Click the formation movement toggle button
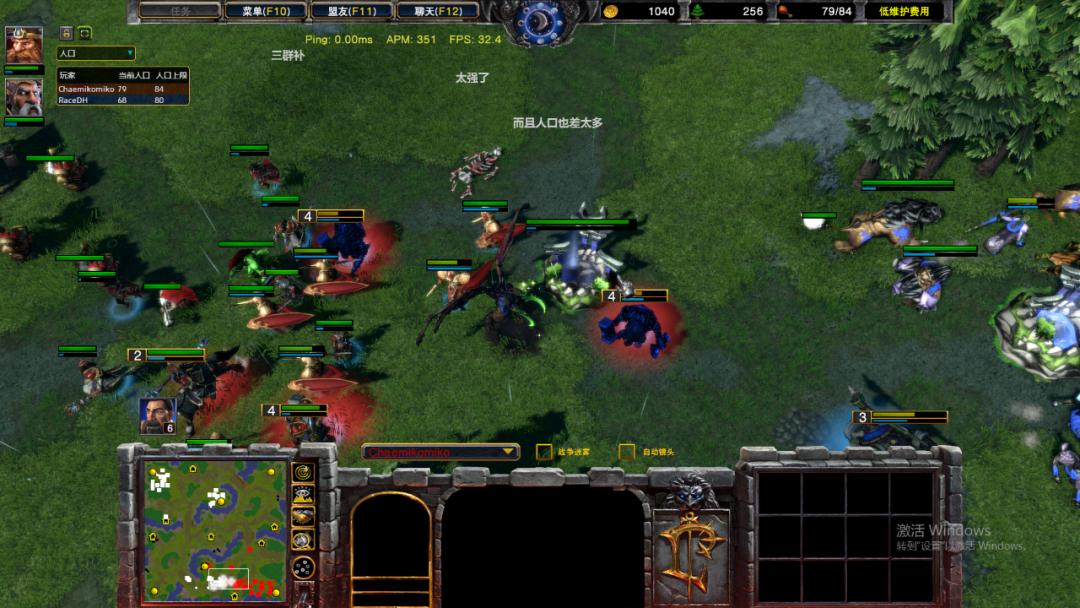 click(303, 567)
